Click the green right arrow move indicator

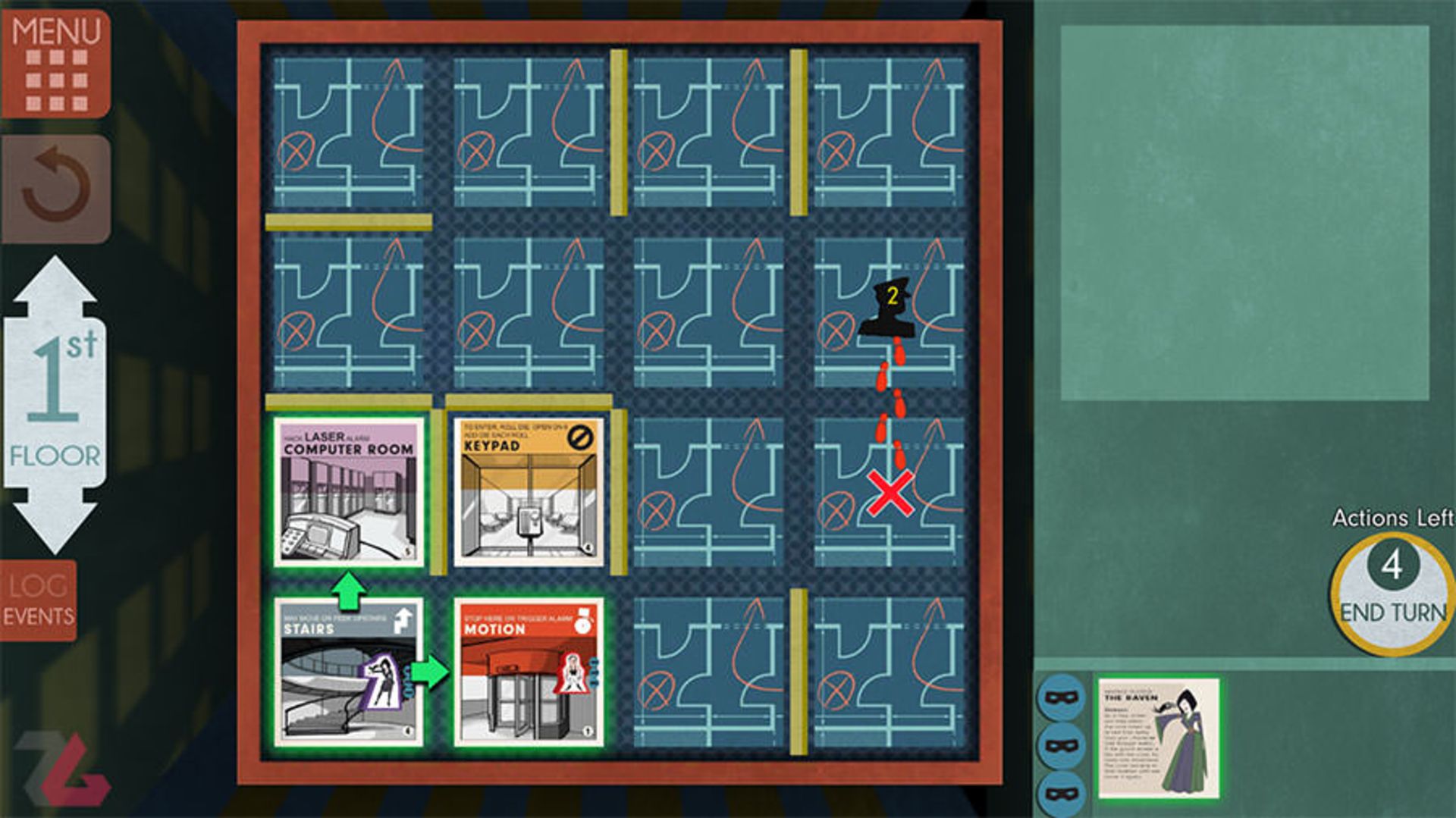tap(431, 672)
